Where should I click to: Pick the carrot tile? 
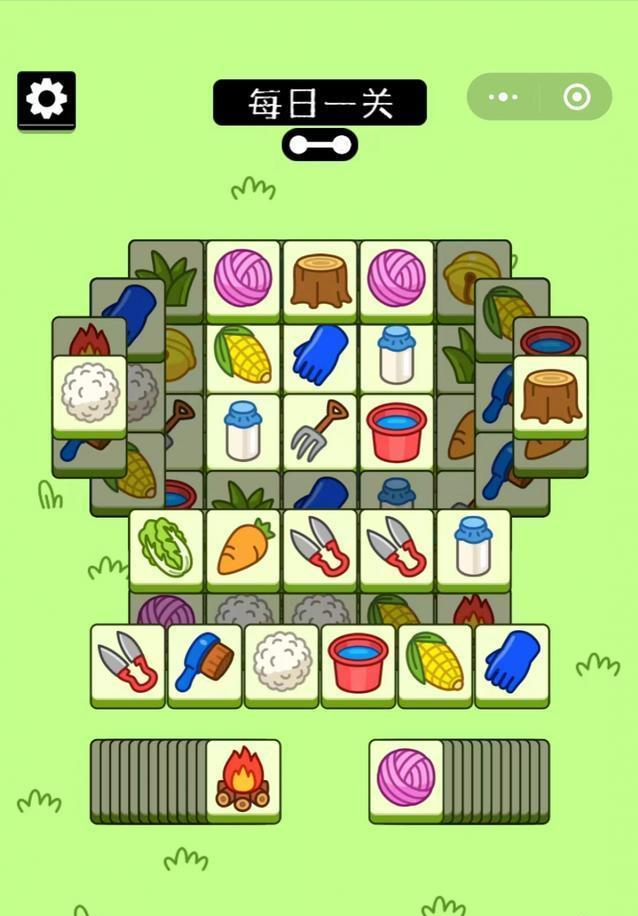click(243, 547)
